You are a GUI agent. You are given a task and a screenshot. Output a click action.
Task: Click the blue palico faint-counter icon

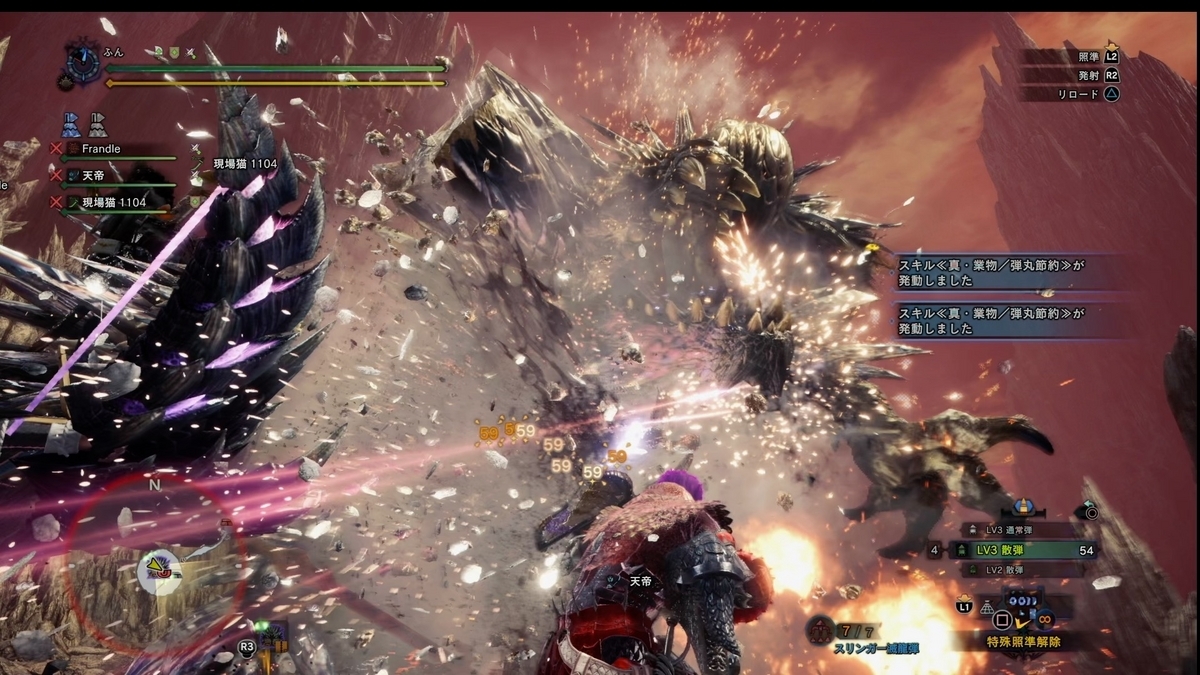click(71, 124)
